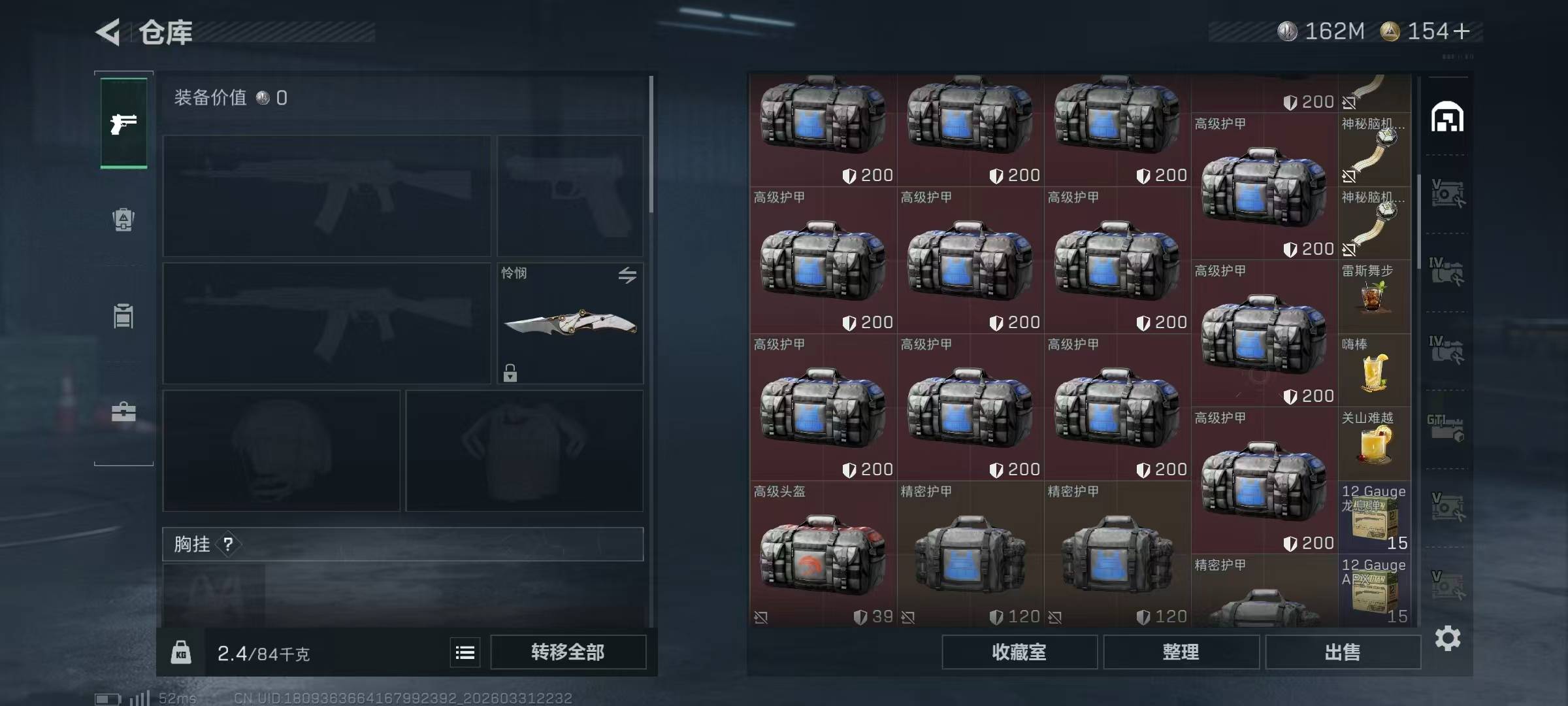
Task: Open stash settings gear icon
Action: (1447, 638)
